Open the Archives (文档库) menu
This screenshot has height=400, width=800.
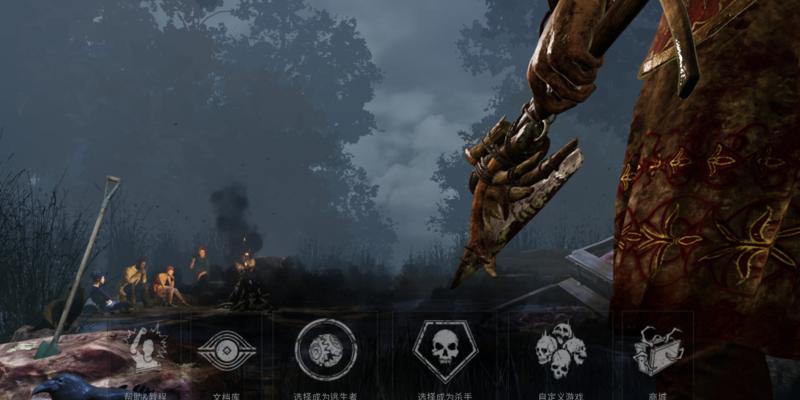226,351
